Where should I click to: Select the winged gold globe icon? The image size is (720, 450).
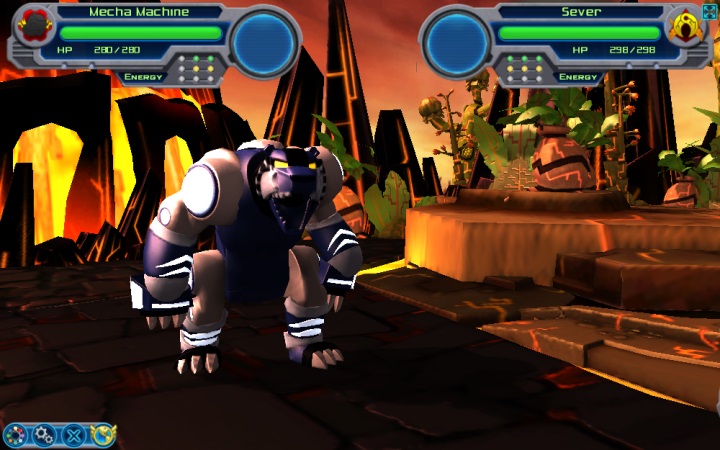[103, 435]
